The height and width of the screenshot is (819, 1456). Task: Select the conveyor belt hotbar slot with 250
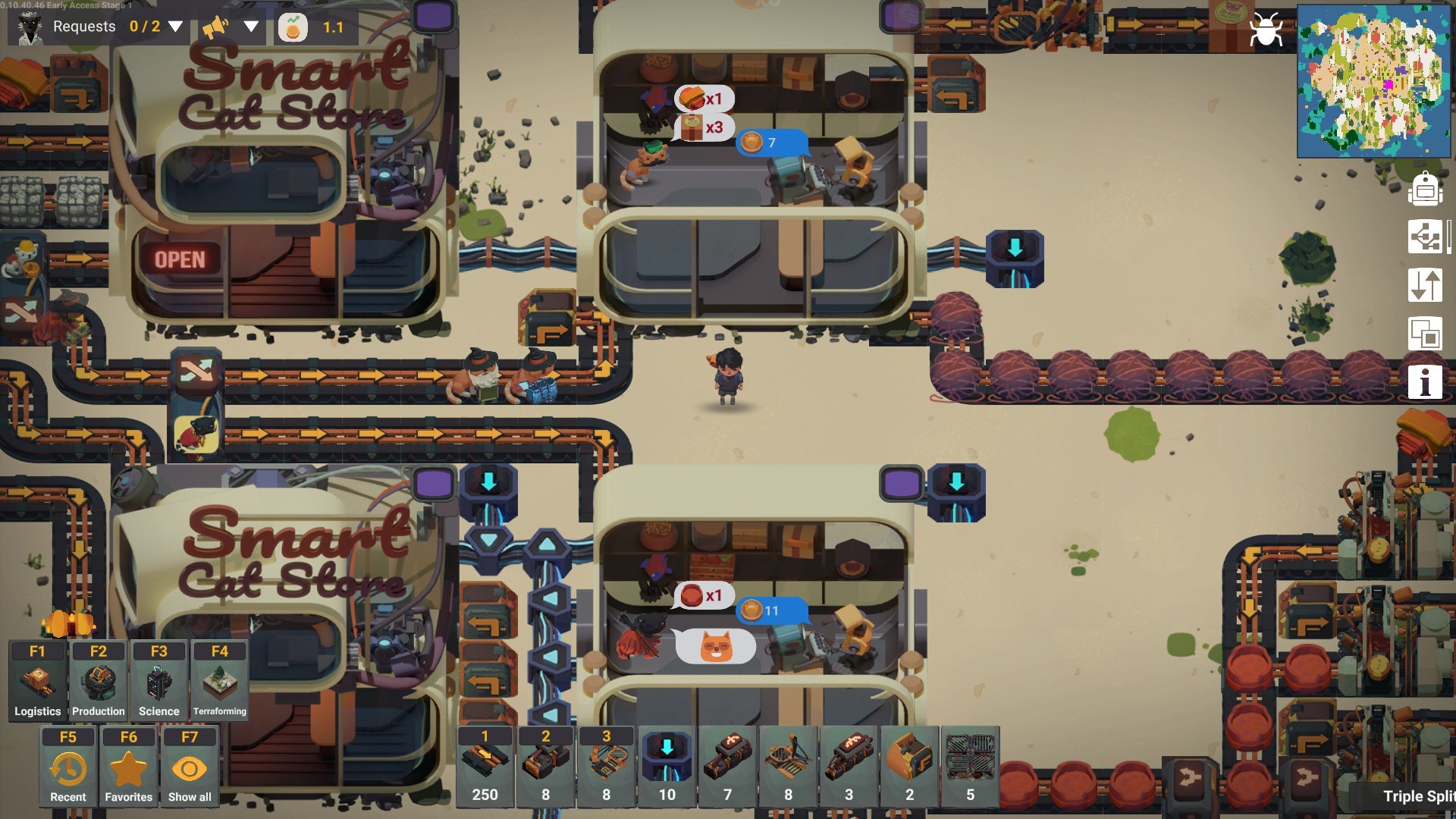point(485,766)
